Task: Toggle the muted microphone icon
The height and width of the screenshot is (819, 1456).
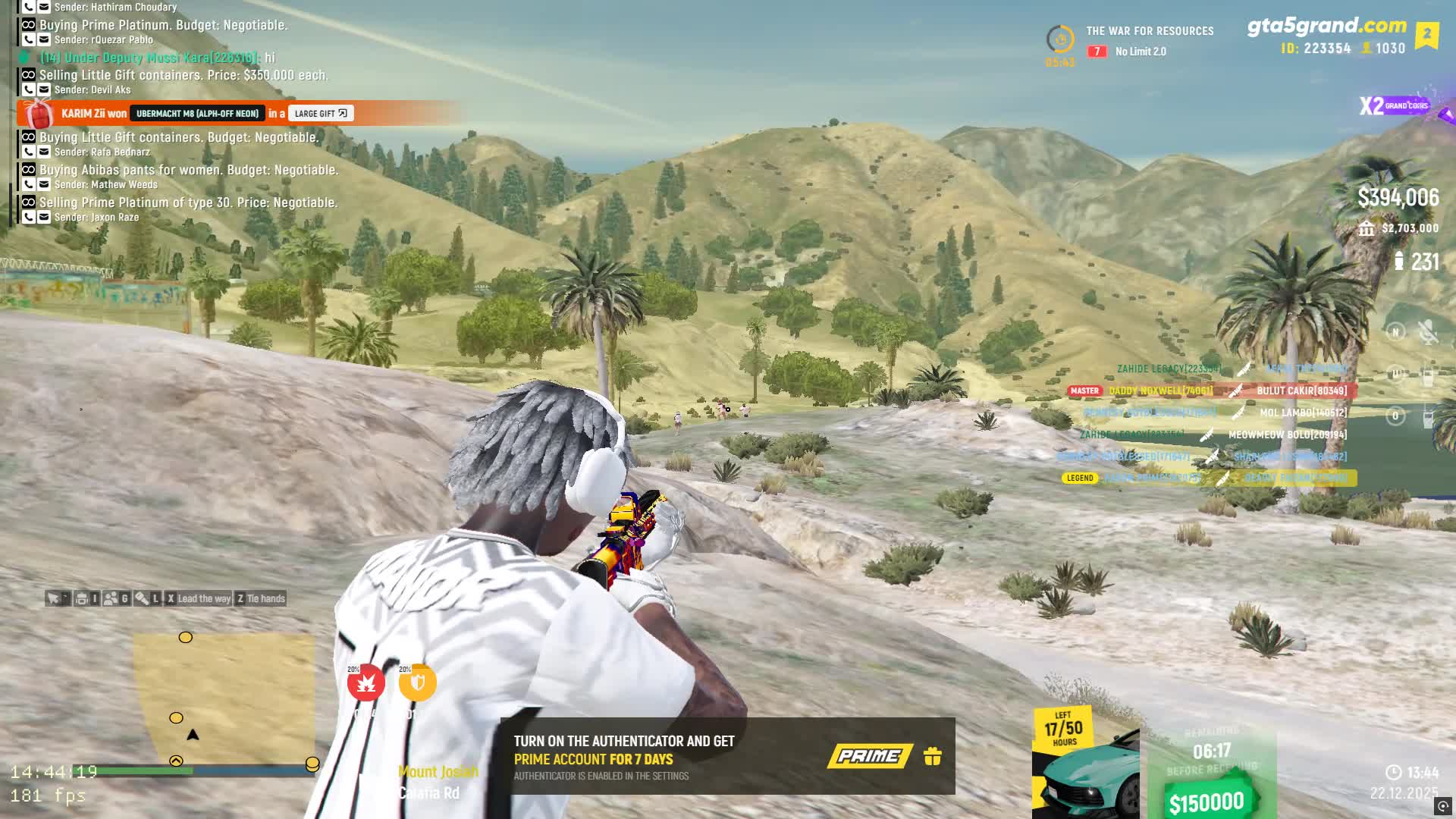Action: (1428, 332)
